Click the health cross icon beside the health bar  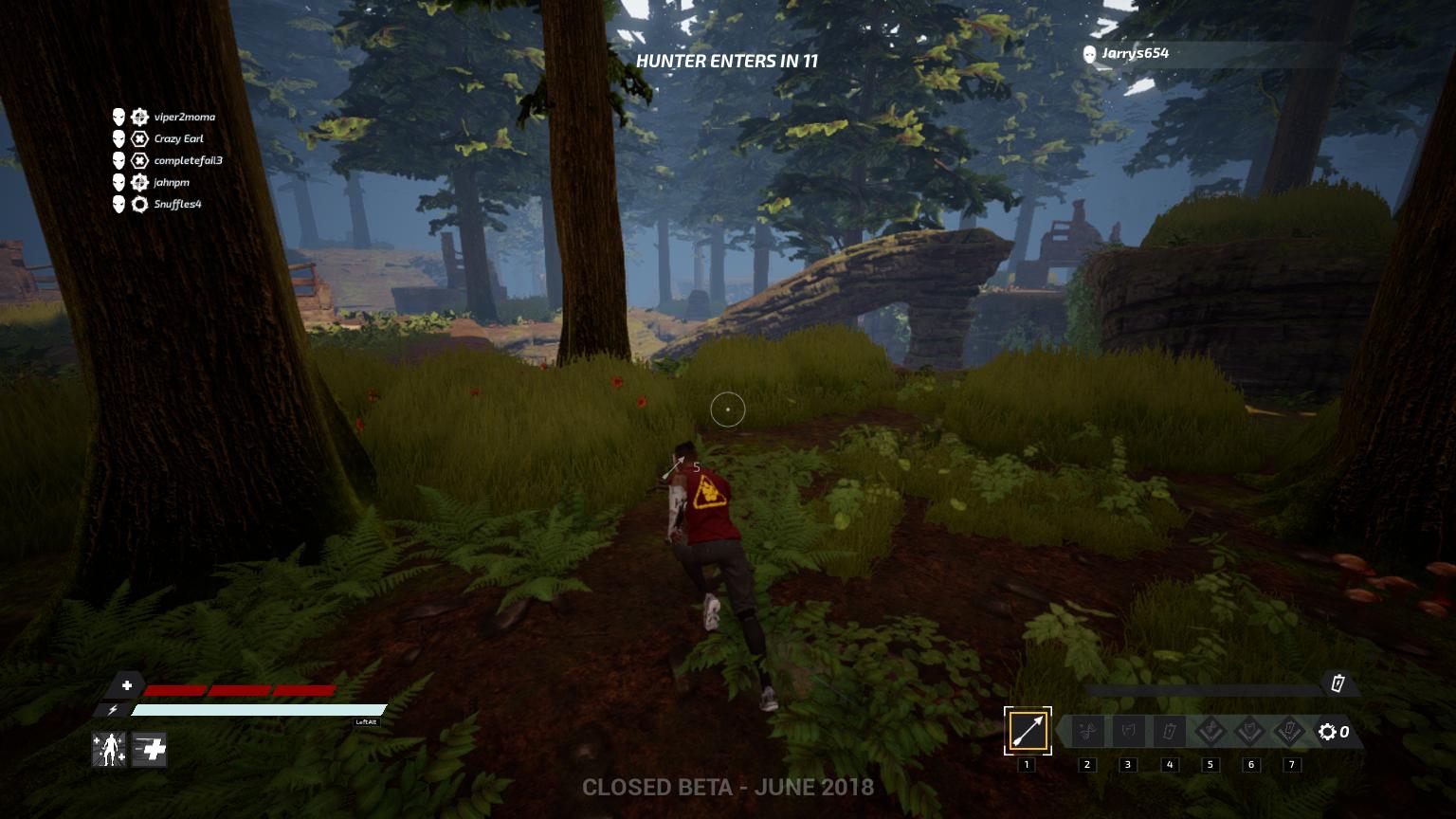coord(127,683)
